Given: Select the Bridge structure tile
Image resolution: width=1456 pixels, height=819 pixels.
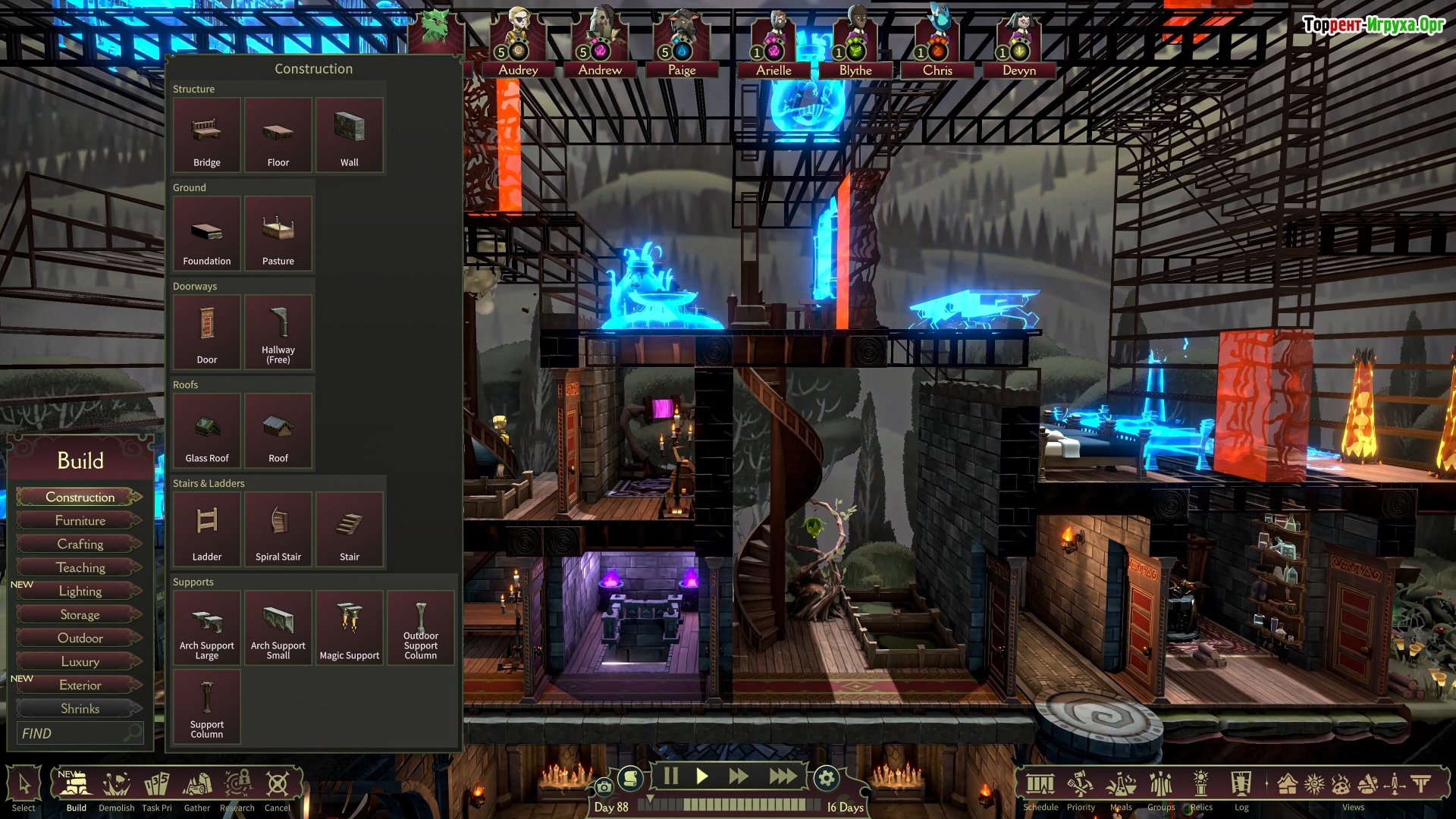Looking at the screenshot, I should pyautogui.click(x=206, y=135).
